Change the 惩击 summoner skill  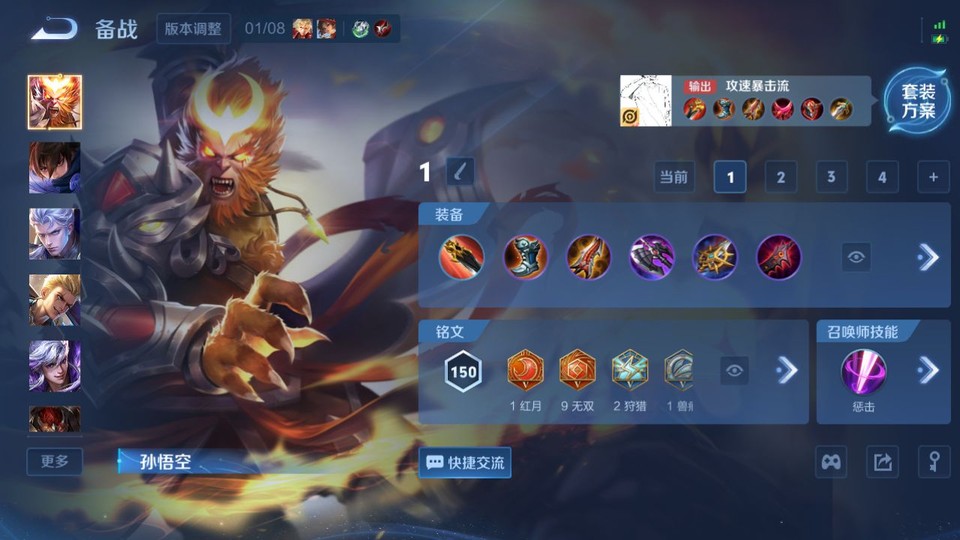click(865, 373)
